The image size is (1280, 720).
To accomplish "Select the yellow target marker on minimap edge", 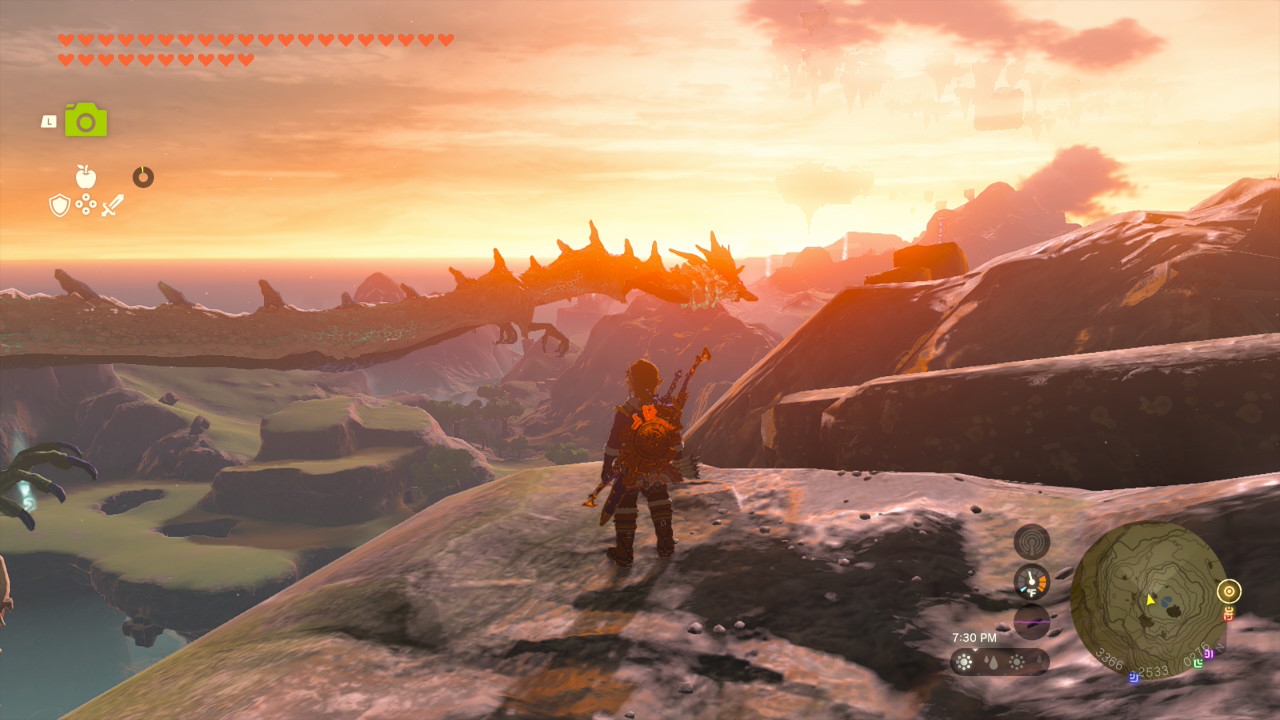I will click(x=1229, y=591).
